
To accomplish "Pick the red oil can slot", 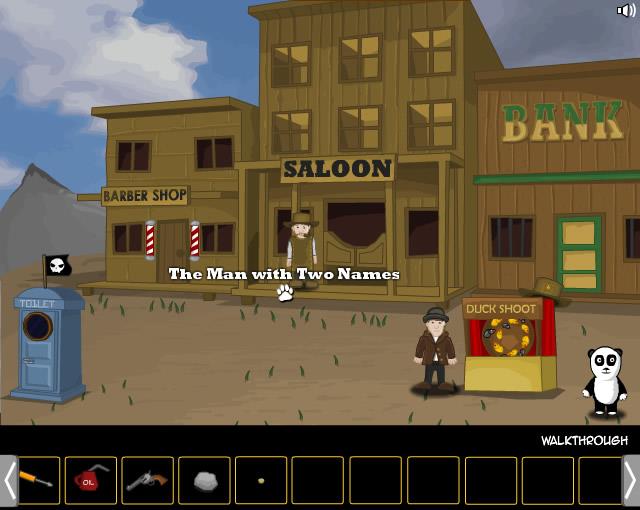I will 91,480.
